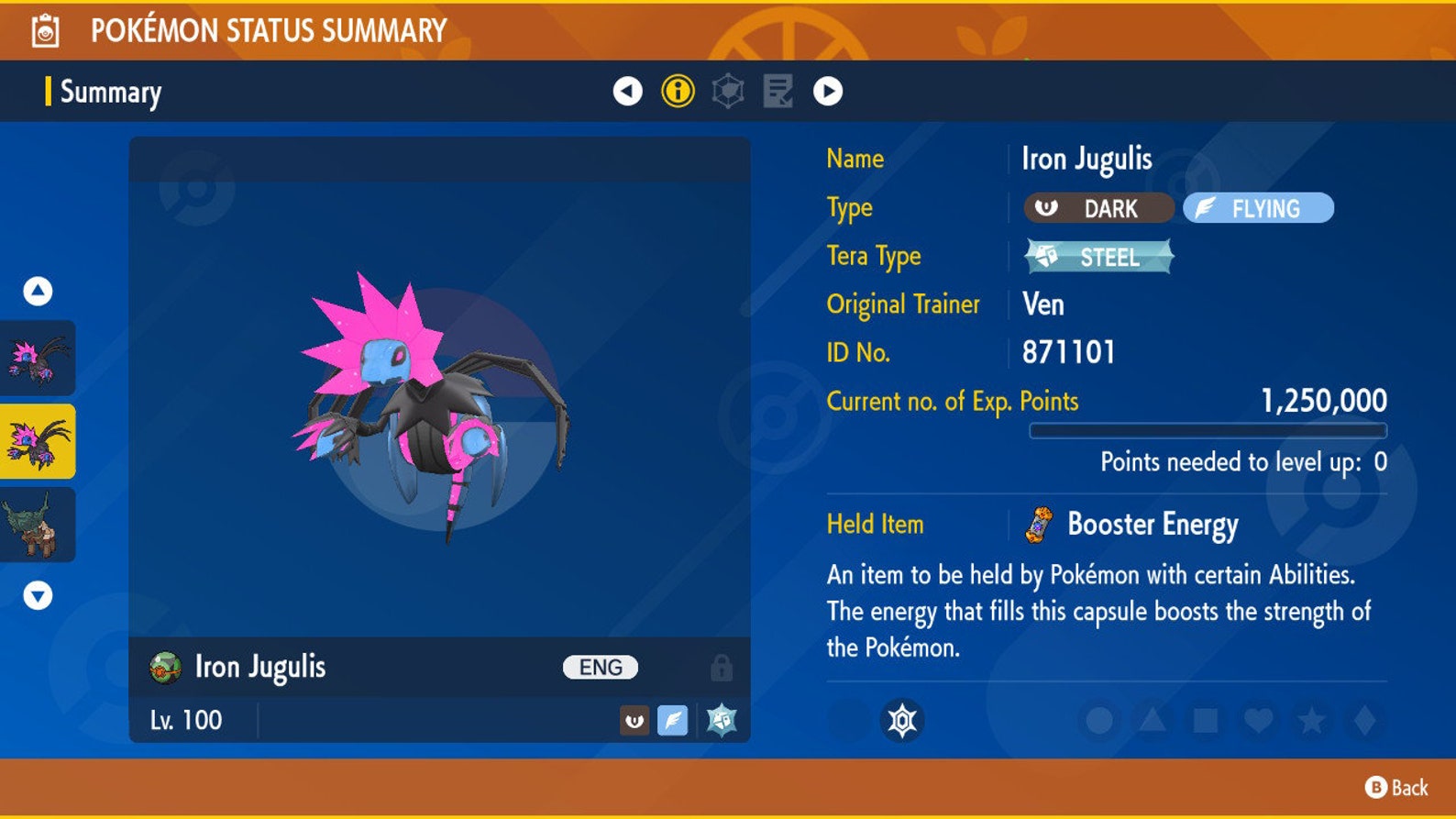Toggle the Flying type badge
This screenshot has width=1456, height=819.
click(1257, 208)
